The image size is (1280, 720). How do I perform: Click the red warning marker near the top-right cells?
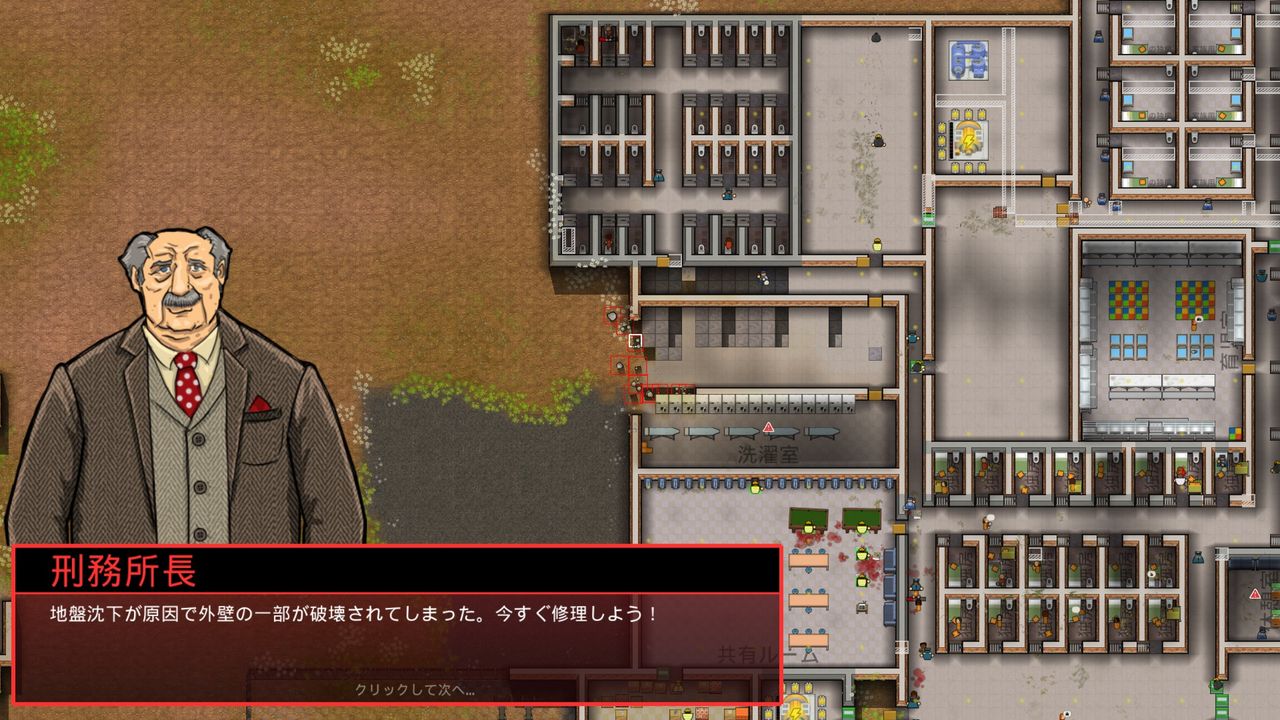tap(1254, 595)
